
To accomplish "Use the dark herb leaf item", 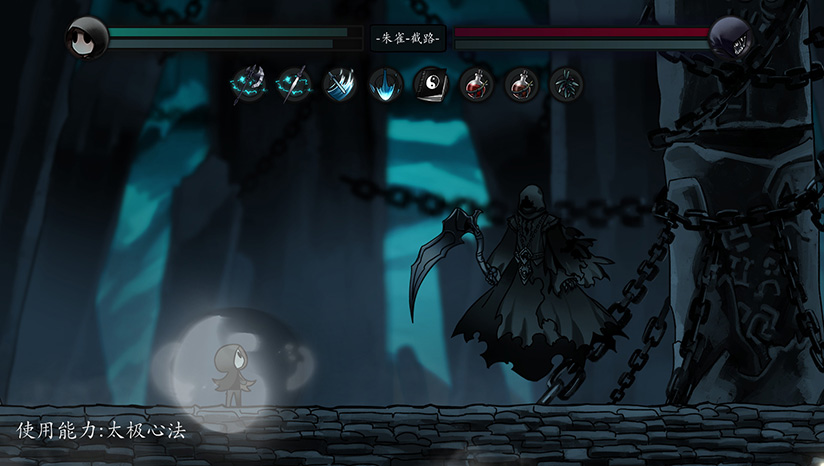I will coord(567,84).
